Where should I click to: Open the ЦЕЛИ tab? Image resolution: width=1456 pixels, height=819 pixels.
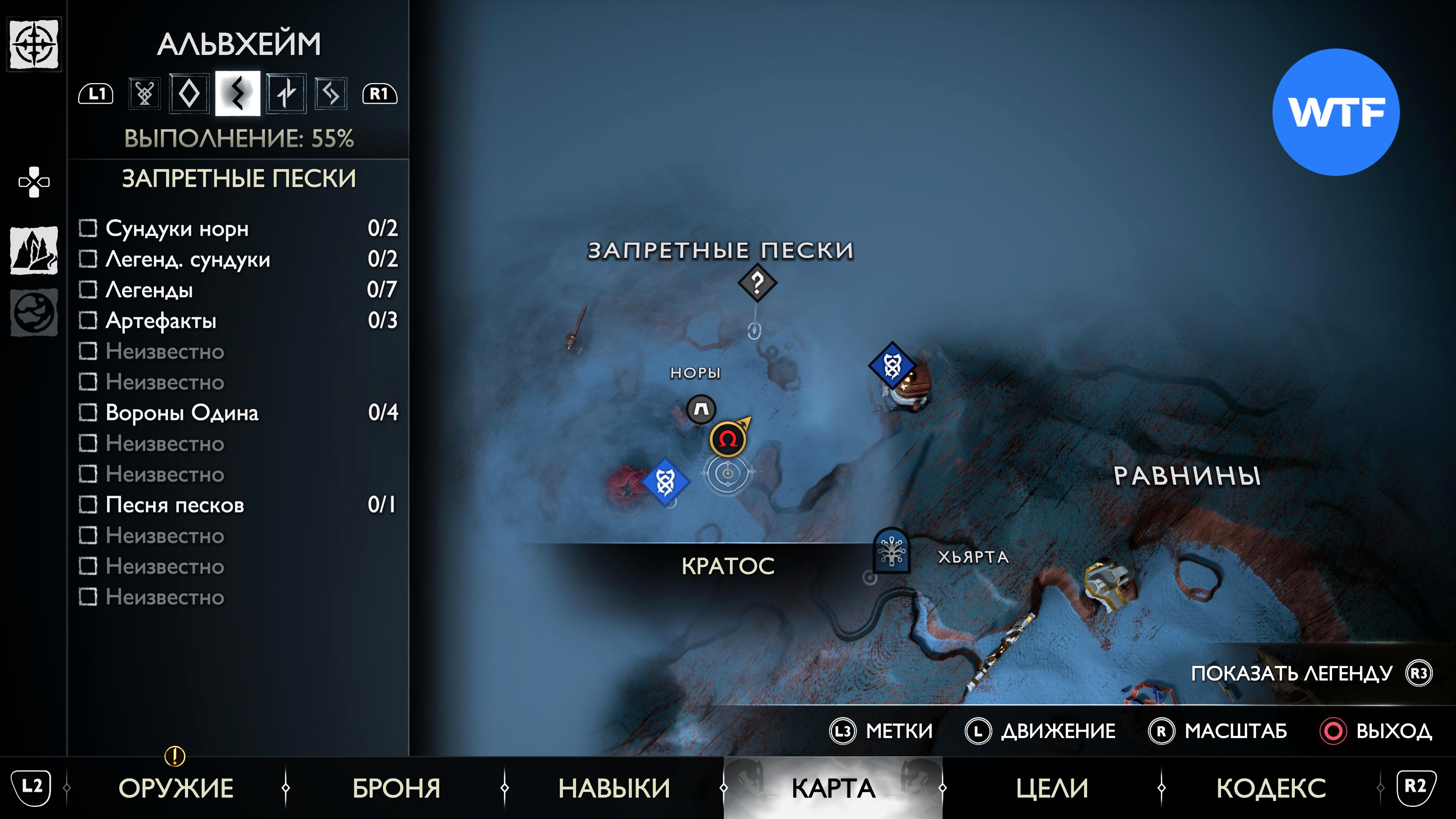[1052, 788]
